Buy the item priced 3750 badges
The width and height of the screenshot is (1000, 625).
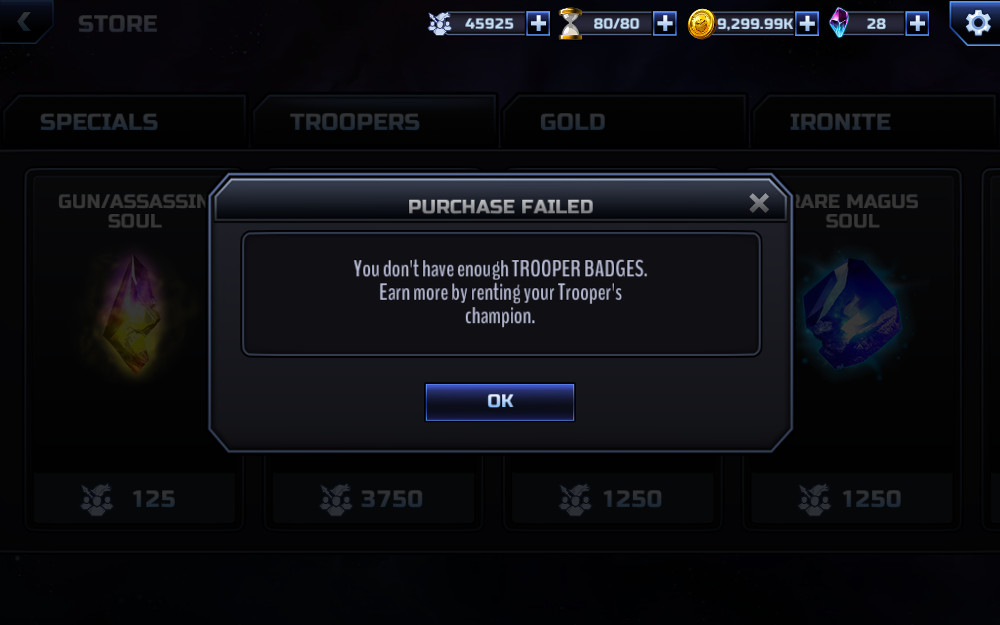(x=372, y=498)
